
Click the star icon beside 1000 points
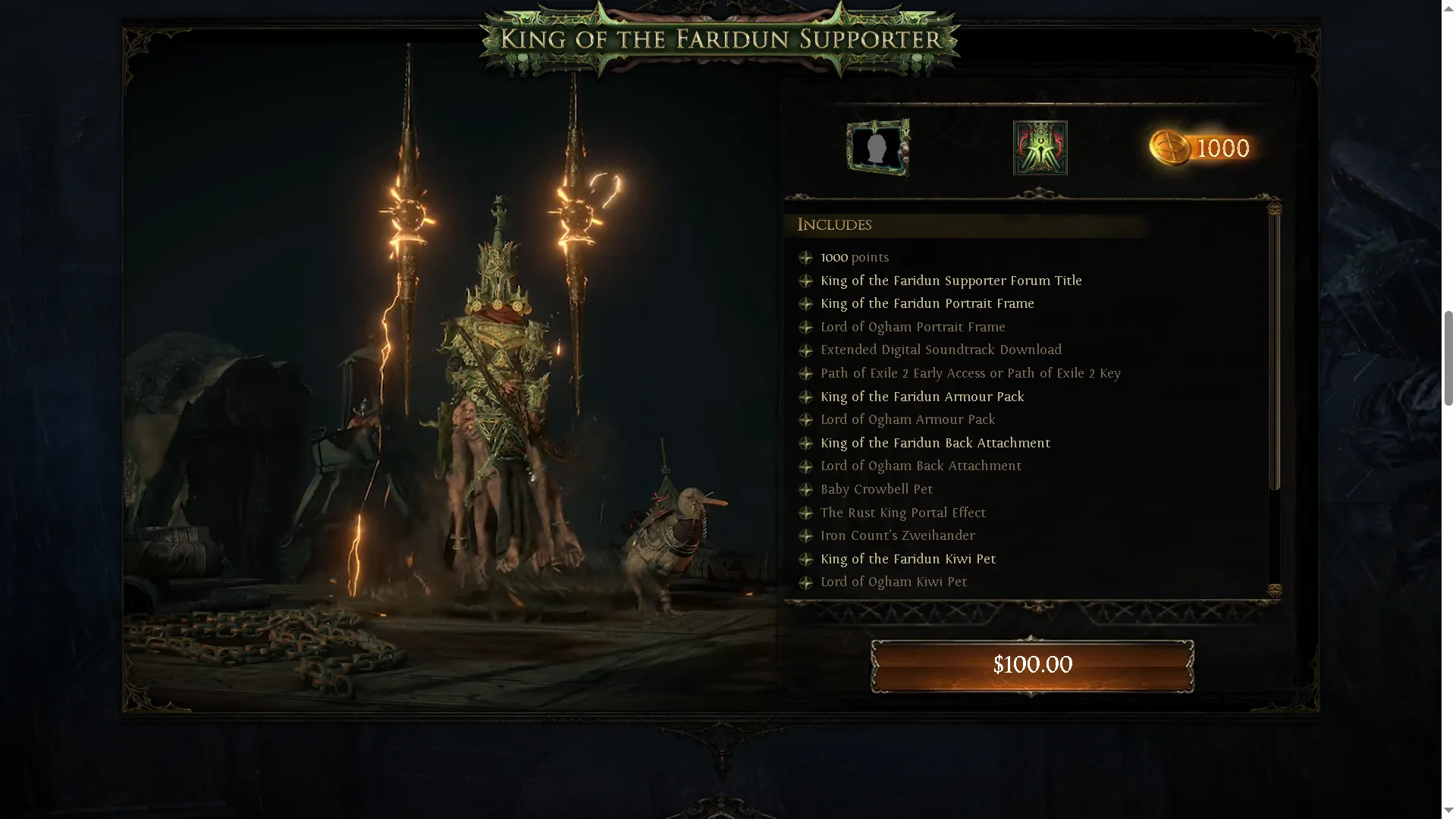(806, 257)
